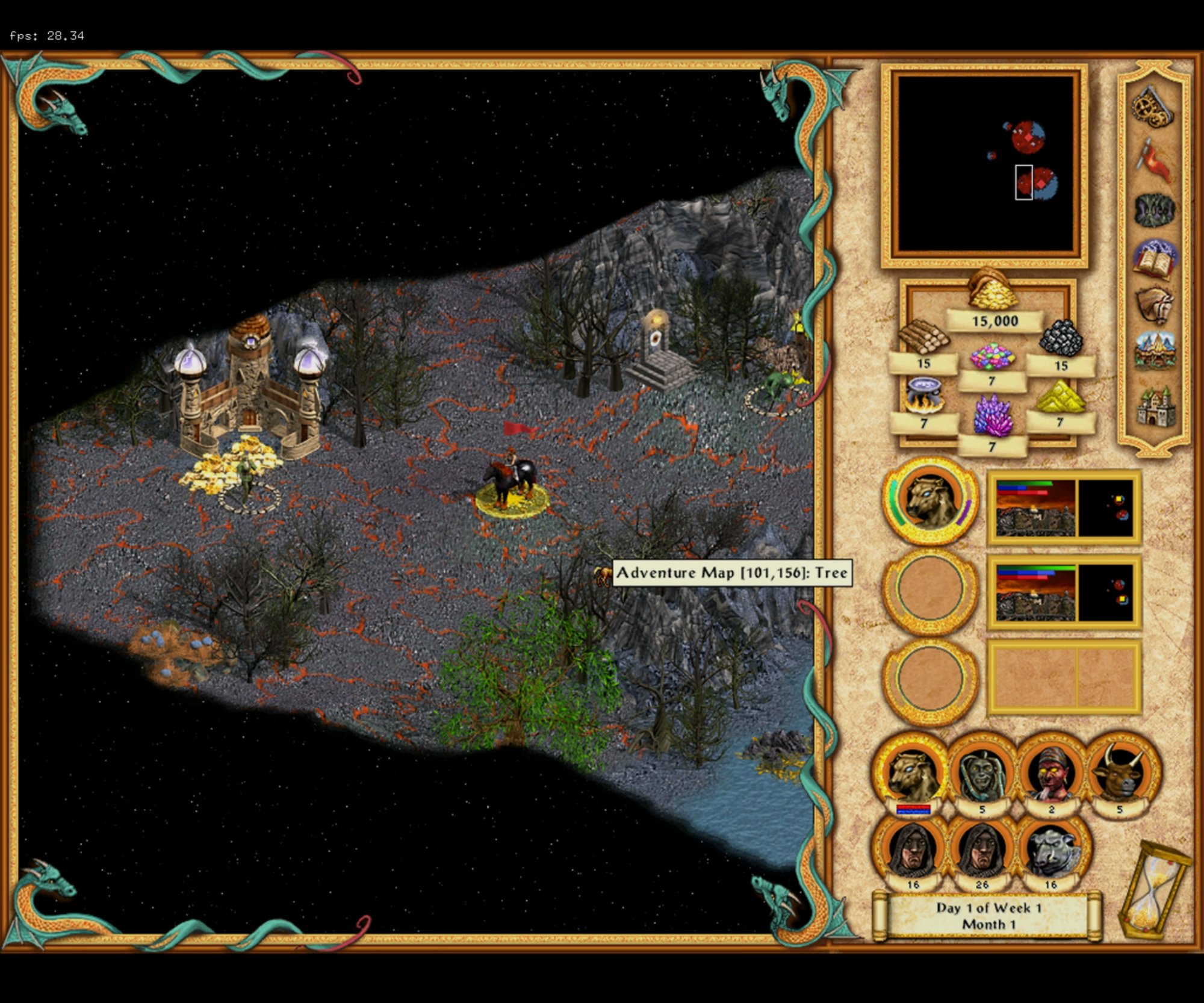Select the horse head movement icon
Screen dimensions: 1204x1003
(1154, 306)
